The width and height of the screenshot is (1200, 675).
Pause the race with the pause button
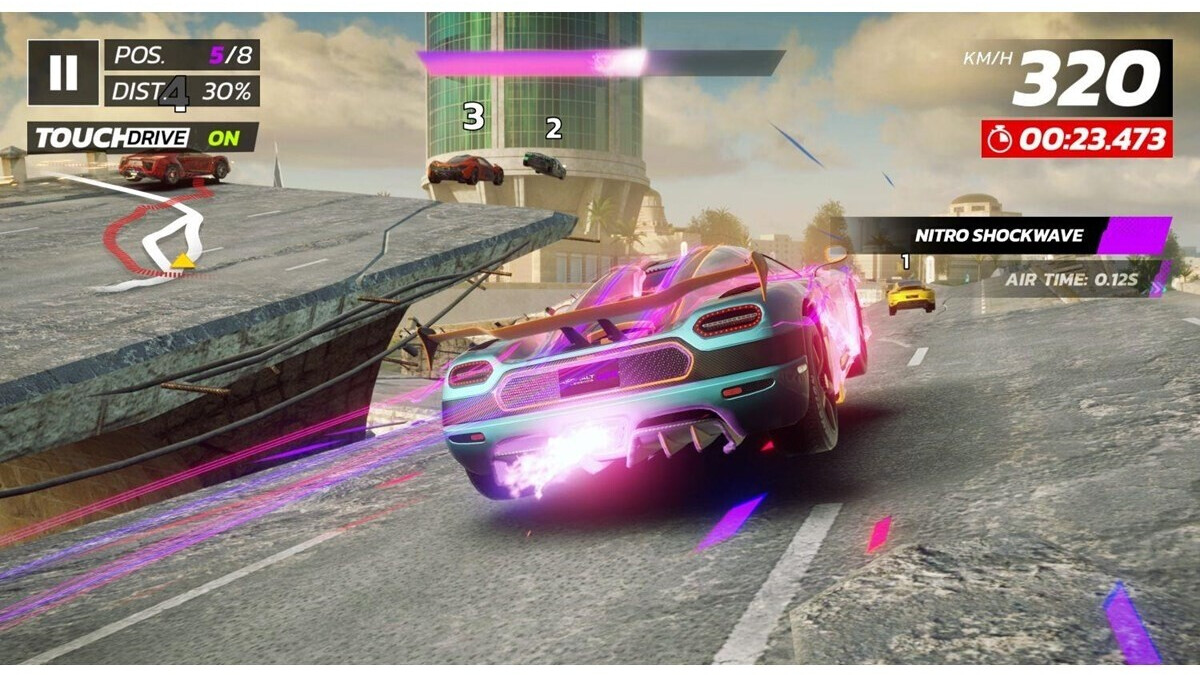click(x=63, y=72)
